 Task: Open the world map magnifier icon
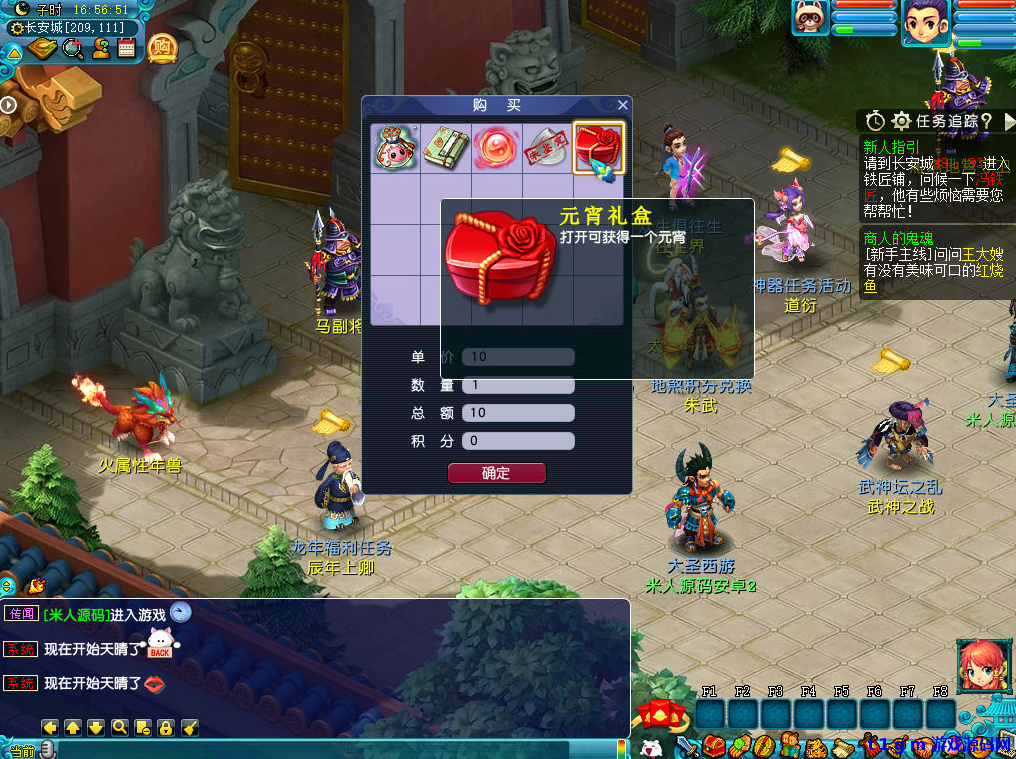[73, 48]
